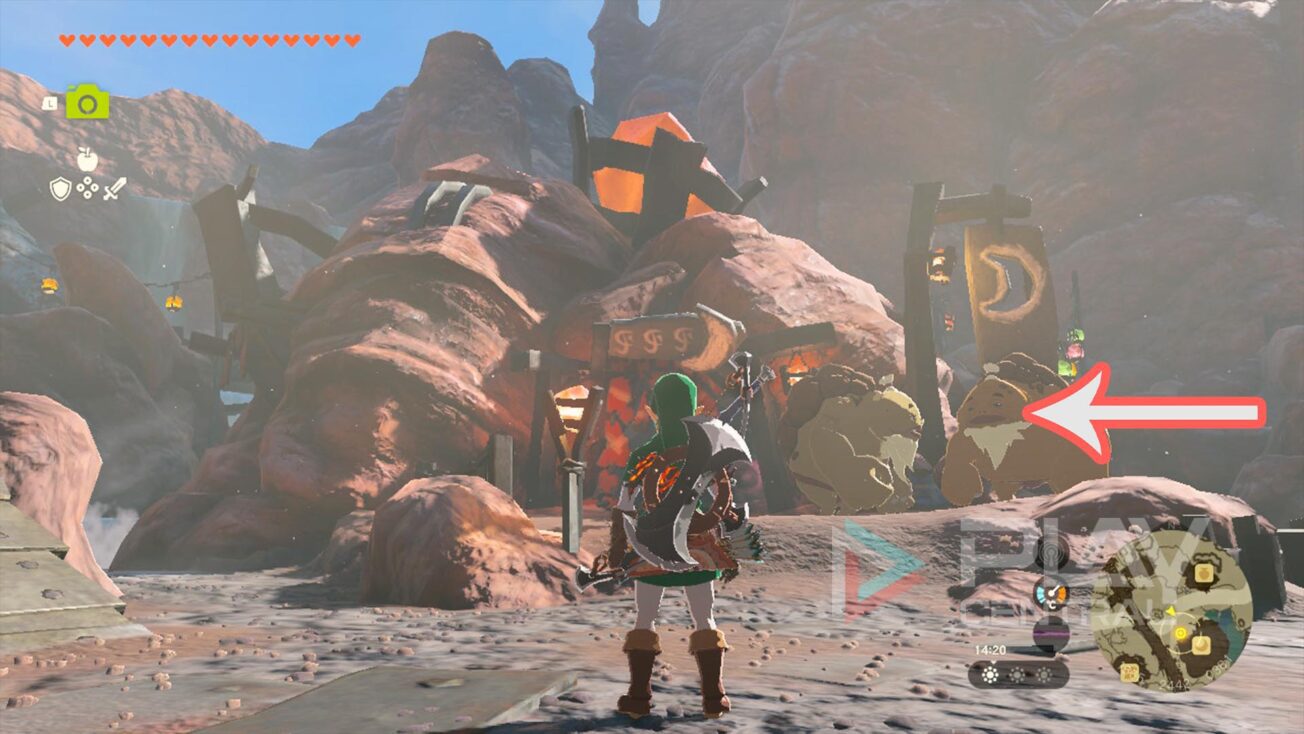Click the elevation reading 2442 on the minimap

tap(1175, 683)
